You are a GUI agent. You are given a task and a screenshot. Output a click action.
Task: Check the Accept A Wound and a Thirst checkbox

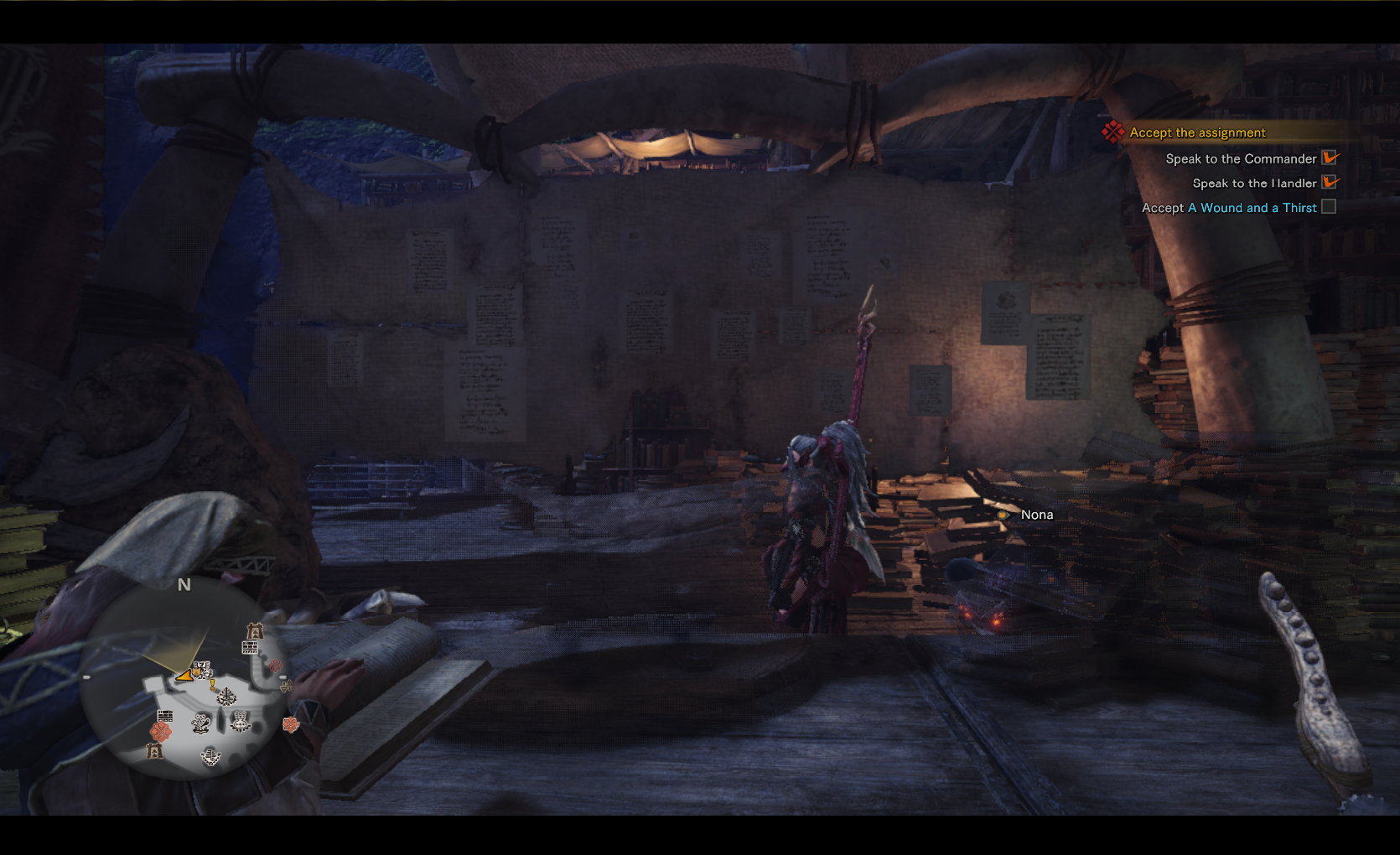pos(1329,207)
